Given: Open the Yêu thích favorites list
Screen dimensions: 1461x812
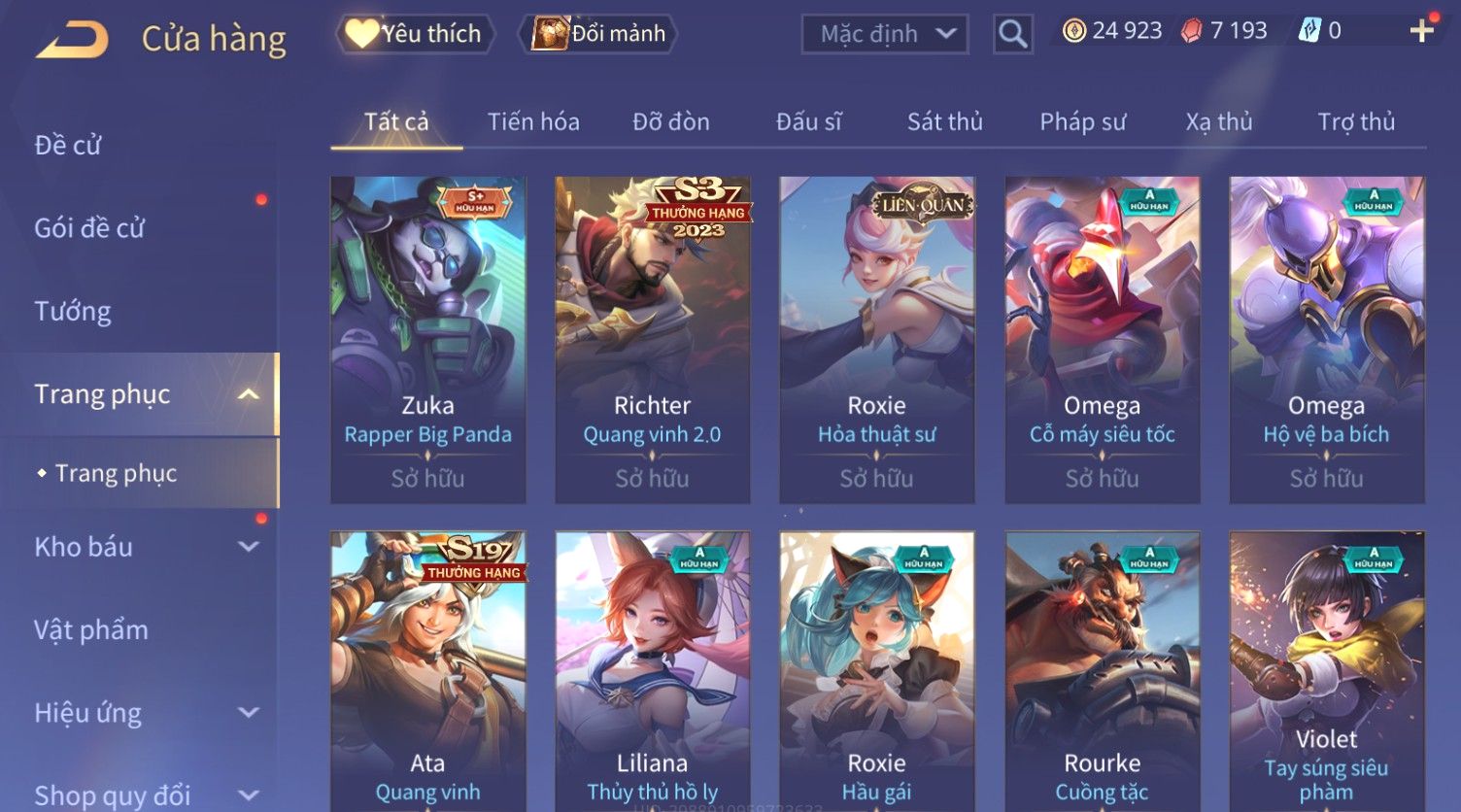Looking at the screenshot, I should [x=415, y=34].
